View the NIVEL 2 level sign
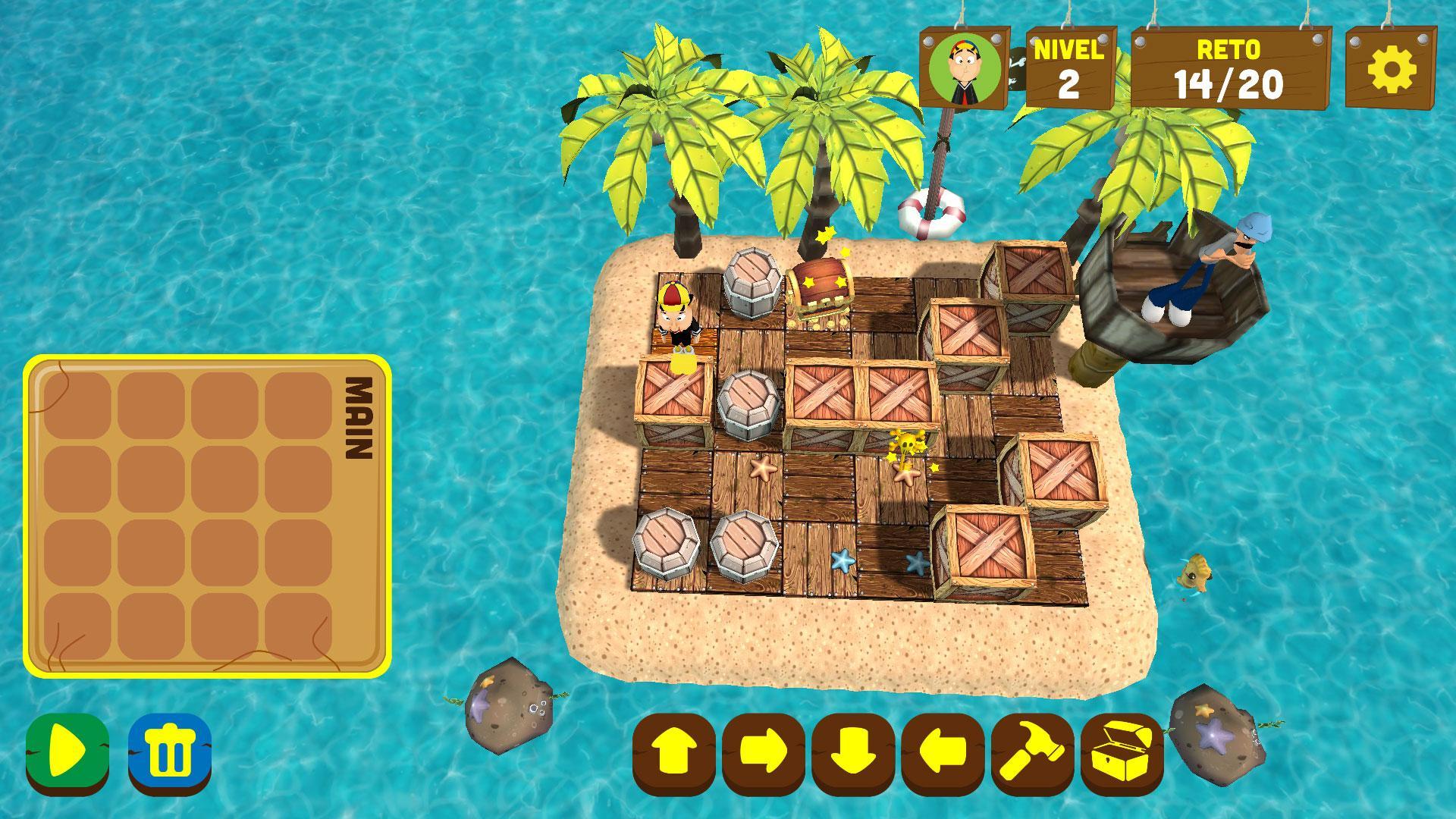The image size is (1456, 819). pyautogui.click(x=1068, y=68)
